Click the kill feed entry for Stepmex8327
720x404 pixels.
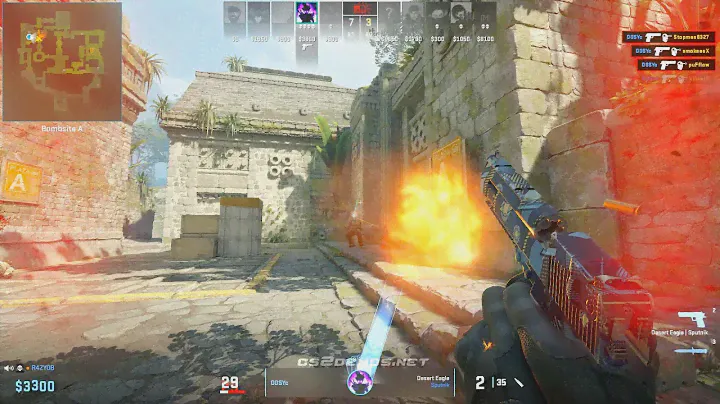click(667, 37)
